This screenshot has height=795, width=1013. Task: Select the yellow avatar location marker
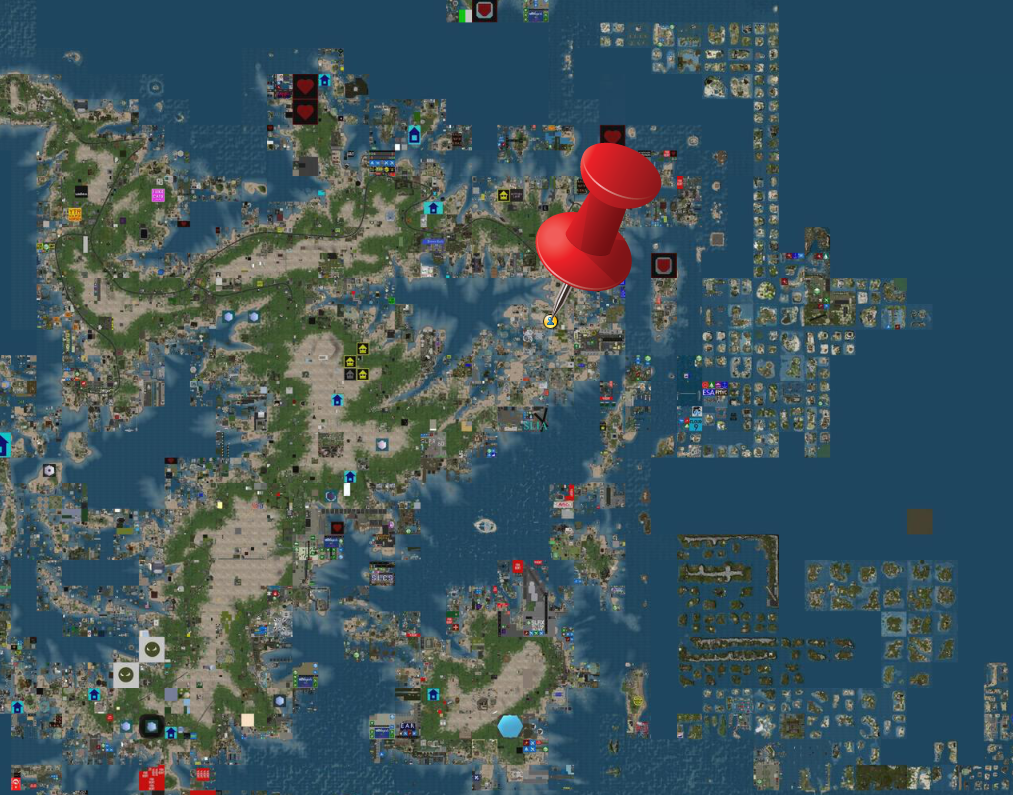click(550, 321)
